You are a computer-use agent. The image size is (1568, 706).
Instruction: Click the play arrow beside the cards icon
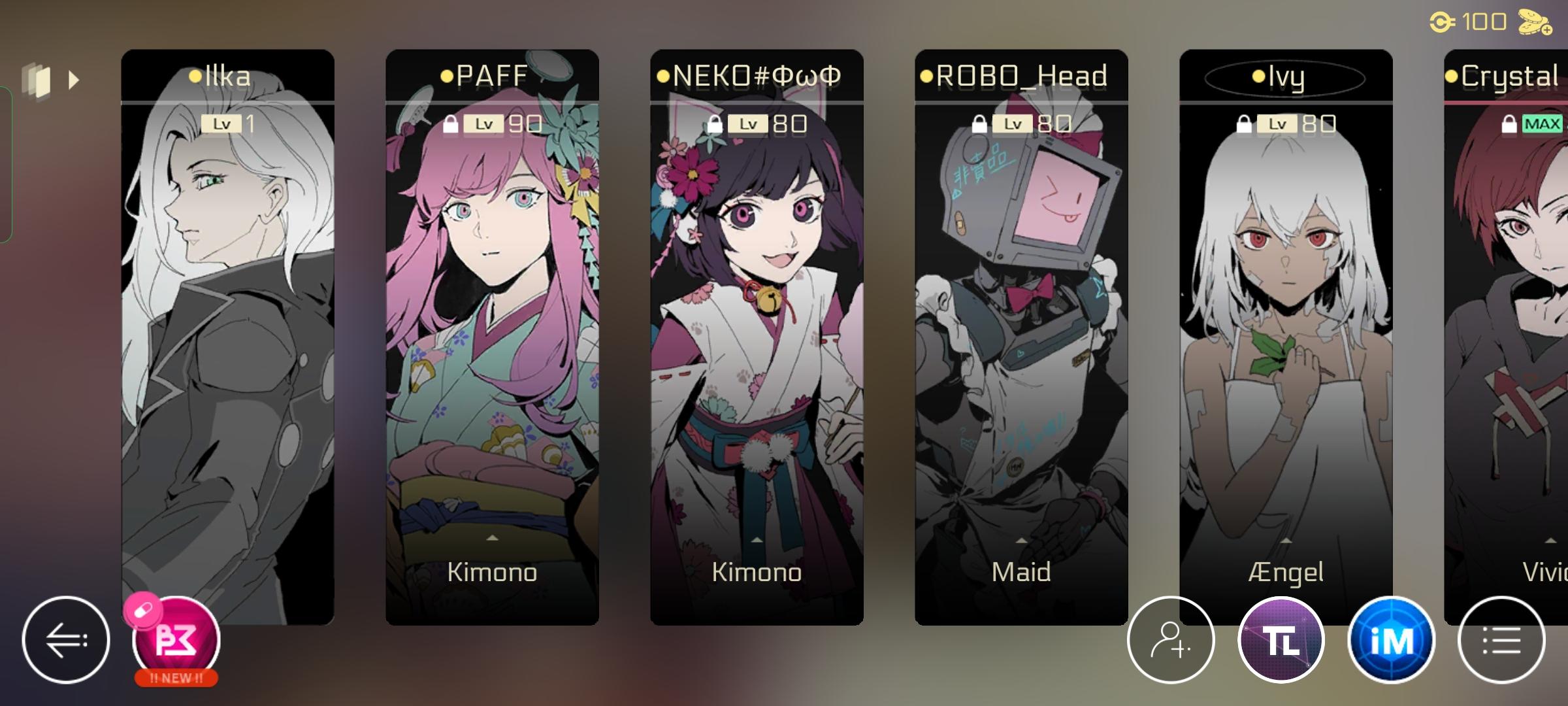click(x=74, y=79)
